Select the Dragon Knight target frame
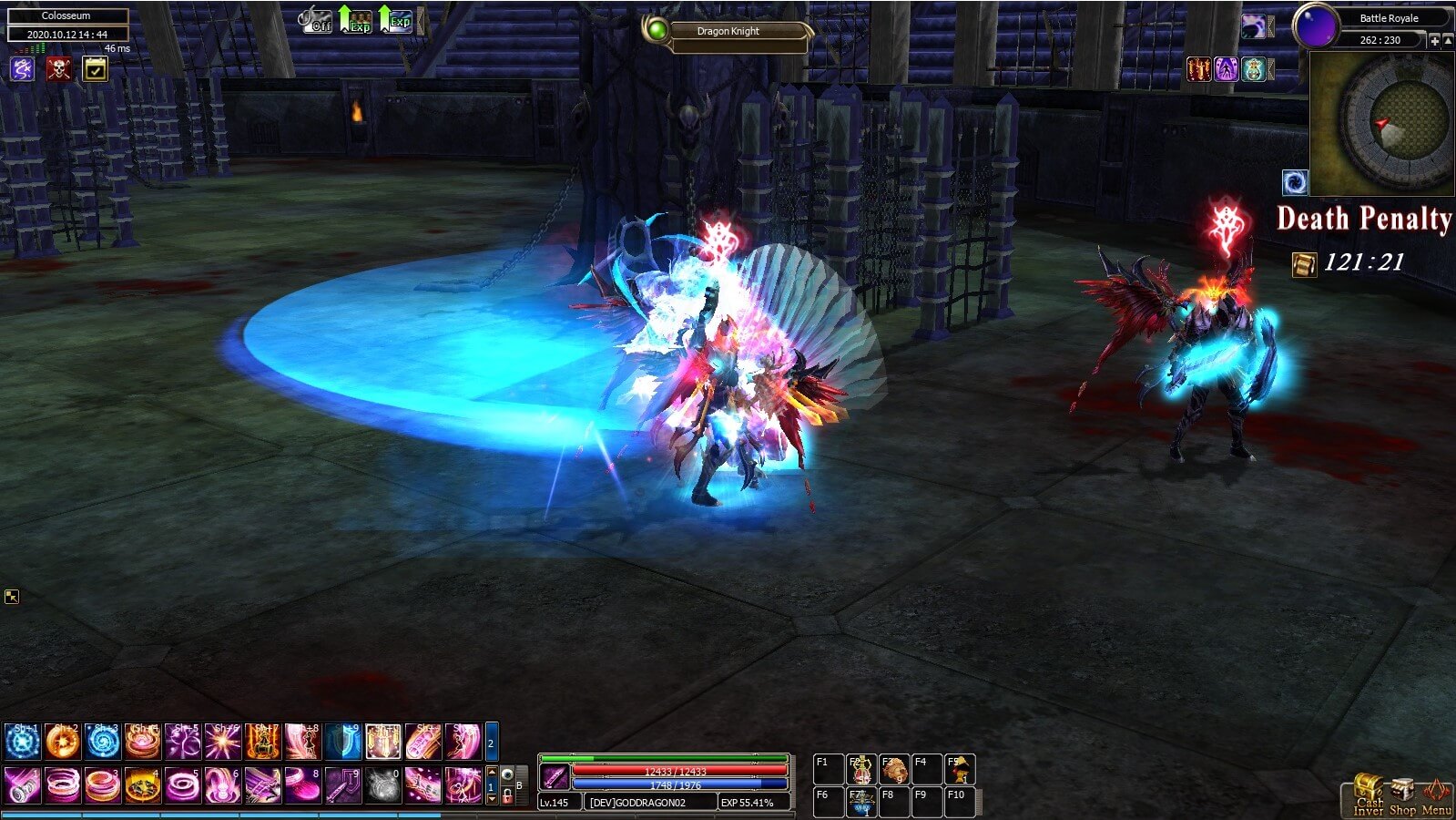The width and height of the screenshot is (1456, 820). [728, 32]
